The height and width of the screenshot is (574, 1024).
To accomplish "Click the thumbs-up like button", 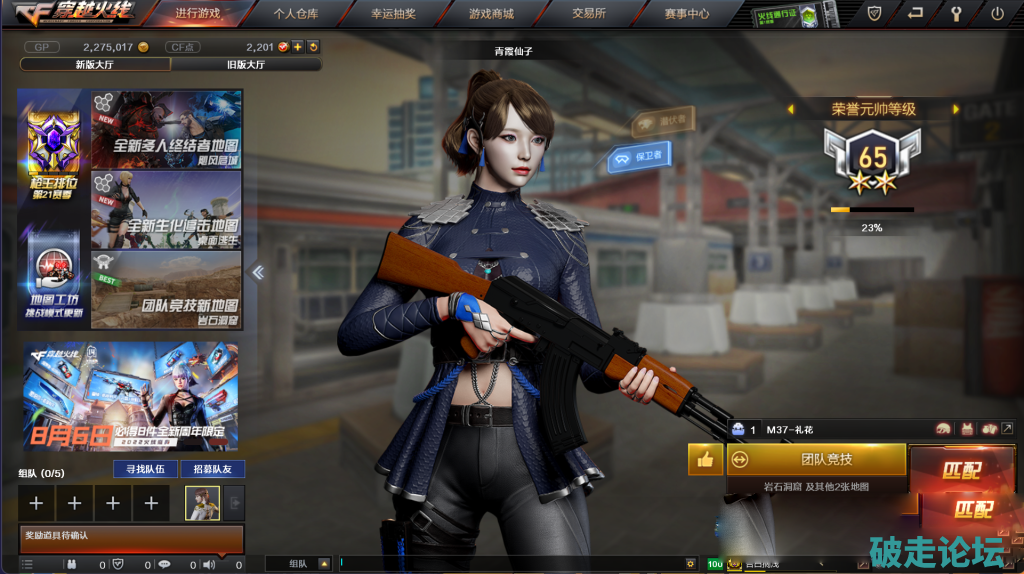I will (x=704, y=459).
